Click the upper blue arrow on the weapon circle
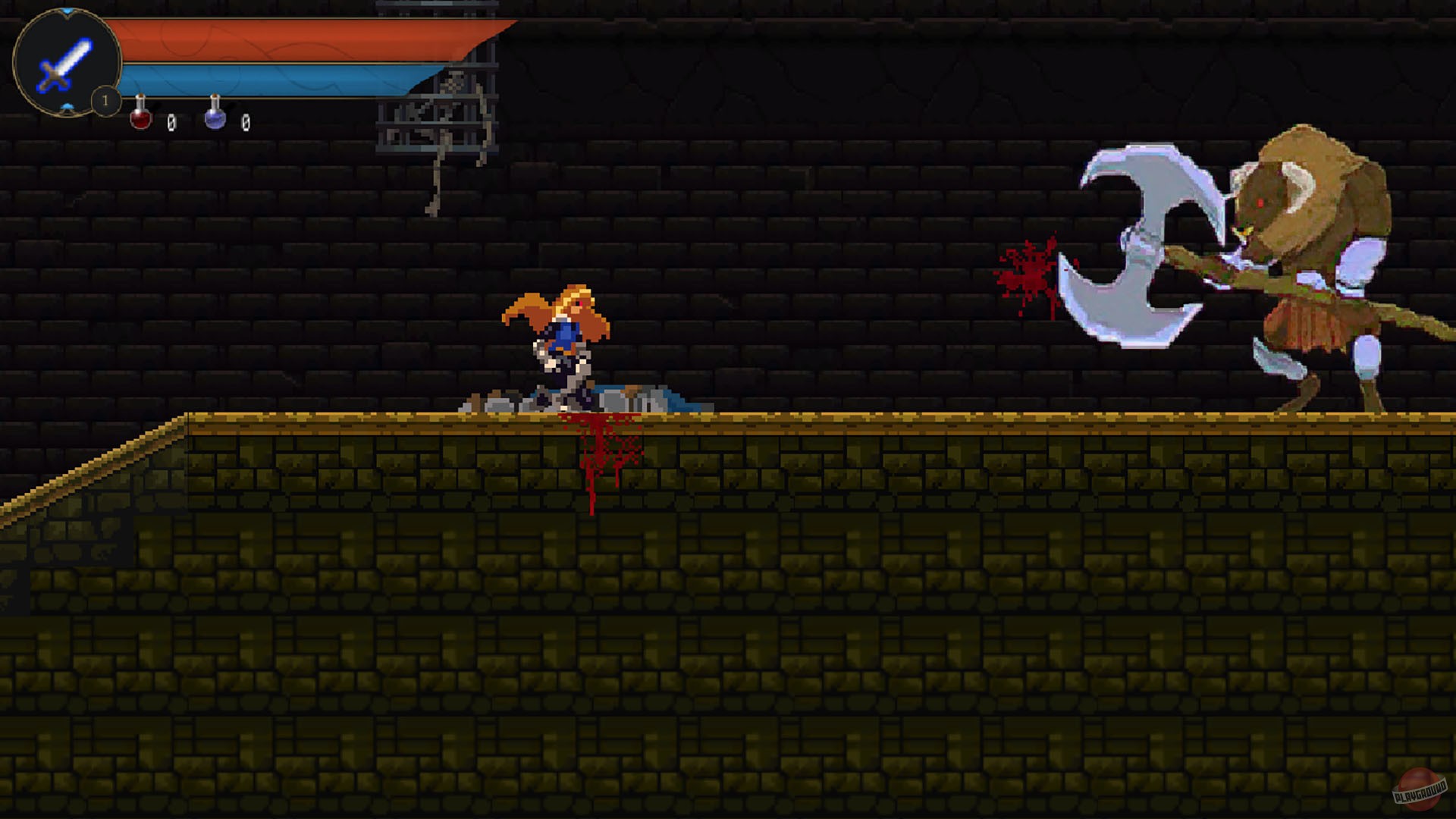This screenshot has height=819, width=1456. coord(66,11)
